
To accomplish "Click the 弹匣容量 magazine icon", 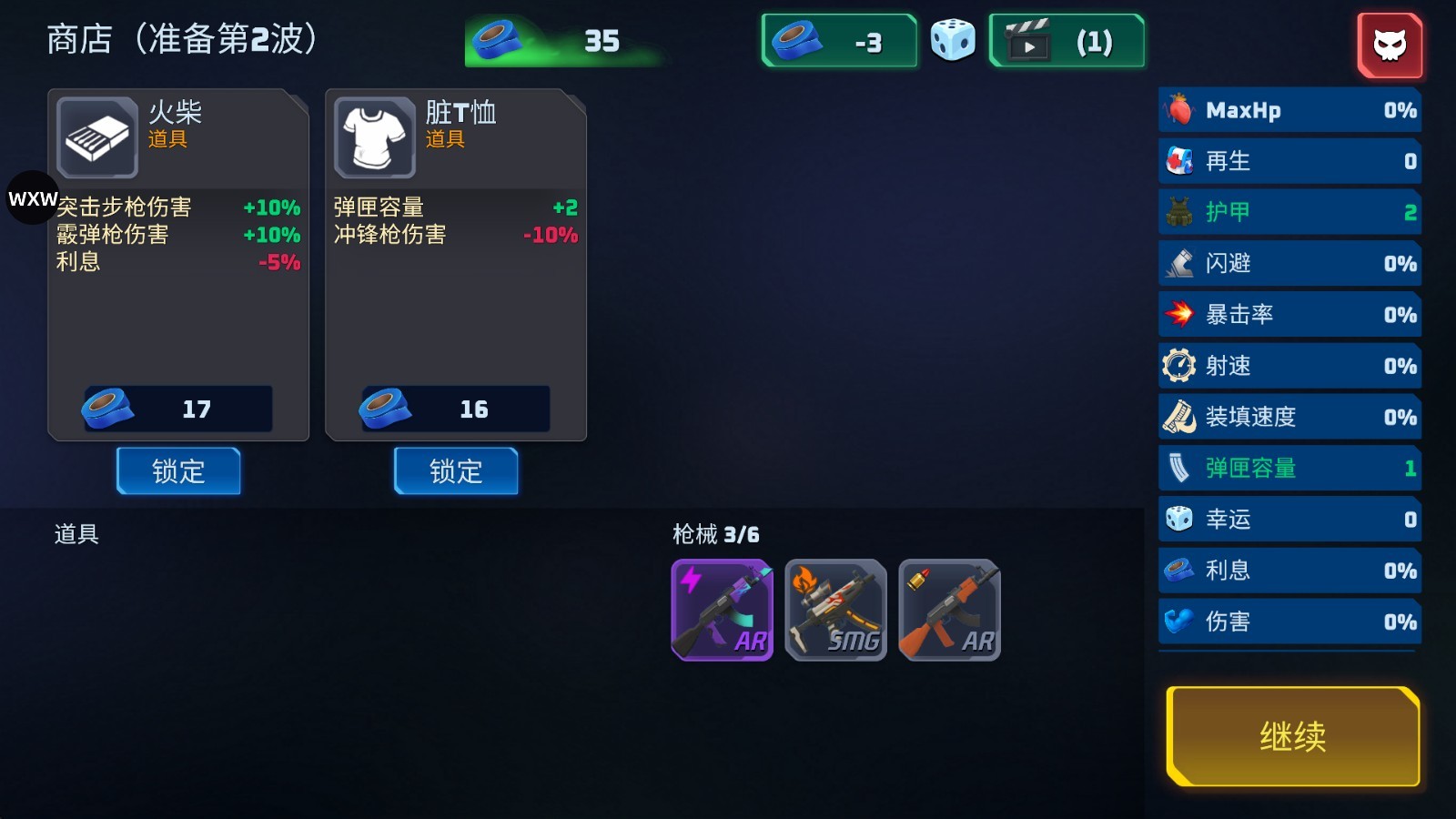I will (1180, 467).
